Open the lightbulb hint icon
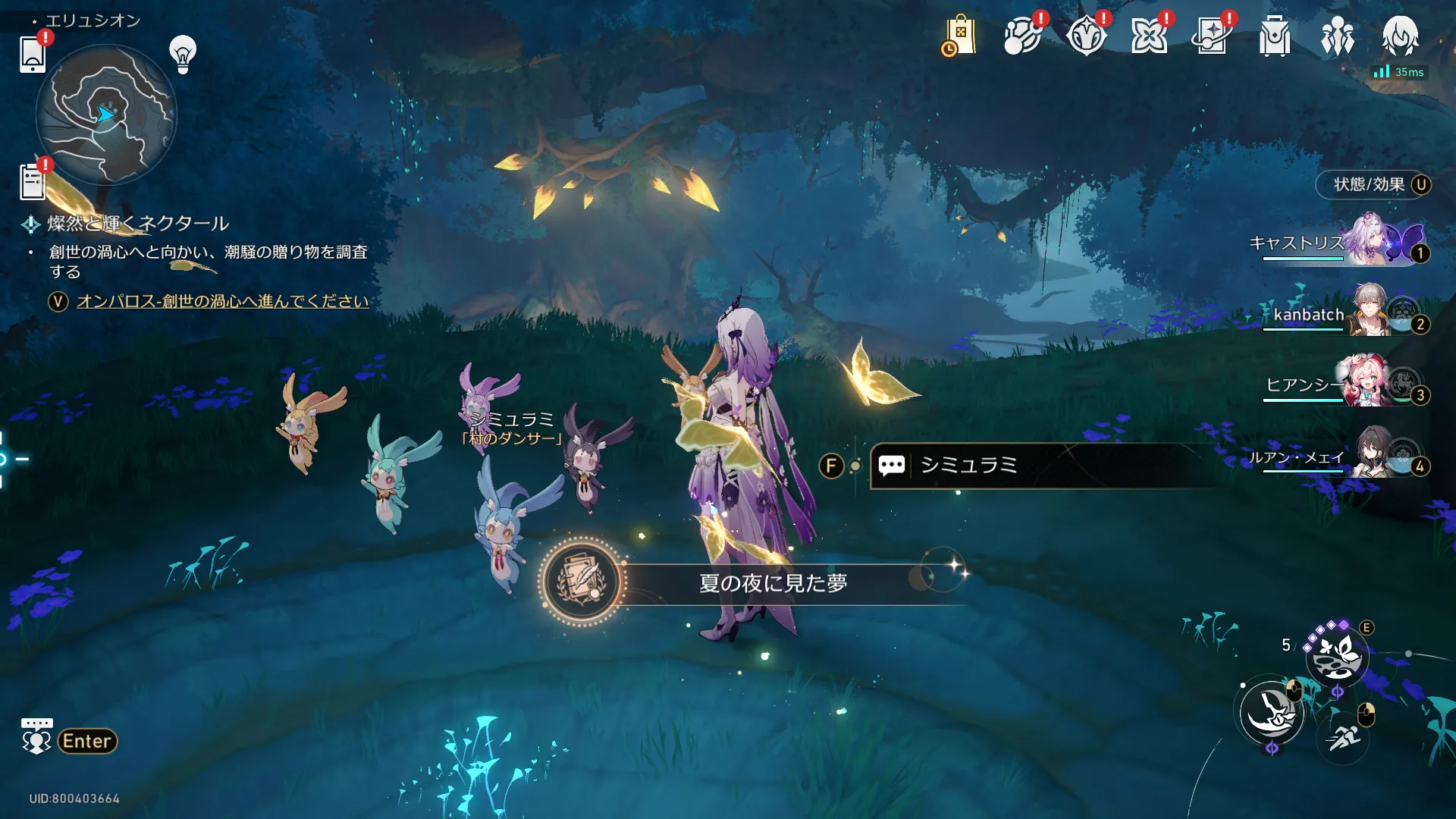 coord(183,54)
